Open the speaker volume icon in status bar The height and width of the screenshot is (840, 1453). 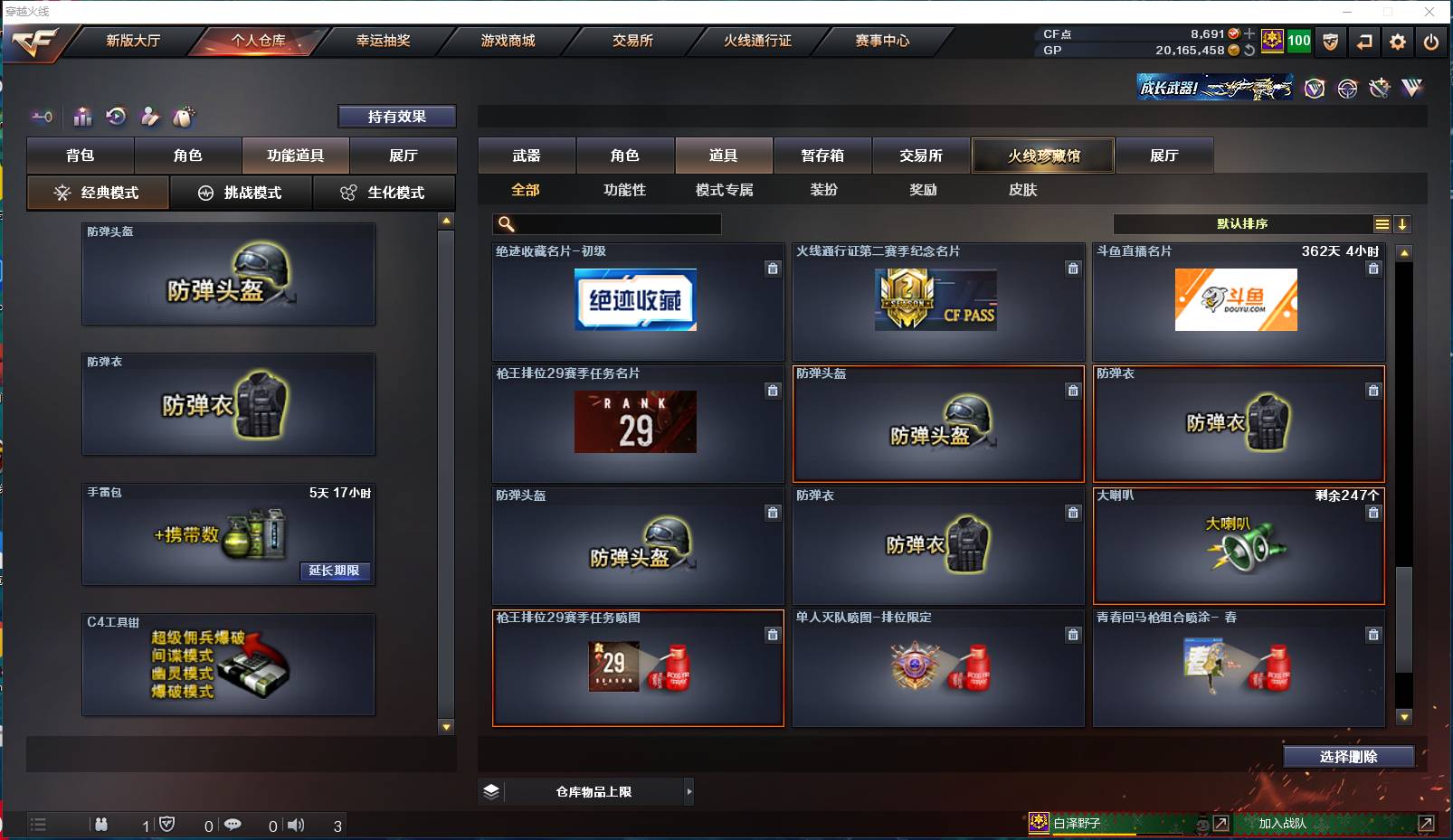tap(297, 825)
